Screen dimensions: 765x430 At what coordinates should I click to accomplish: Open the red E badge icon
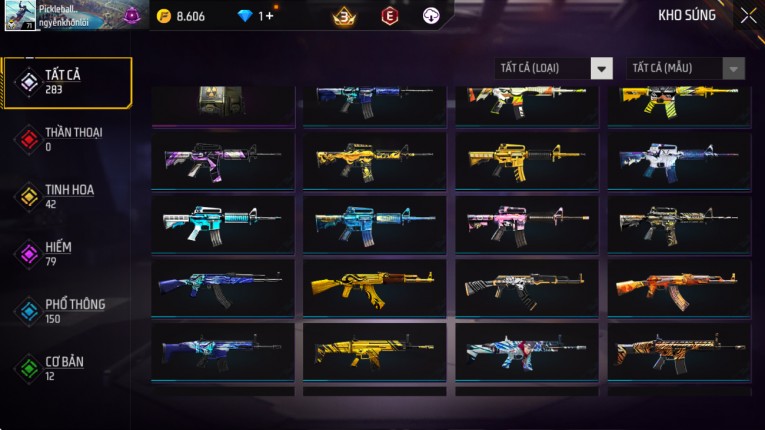(389, 16)
